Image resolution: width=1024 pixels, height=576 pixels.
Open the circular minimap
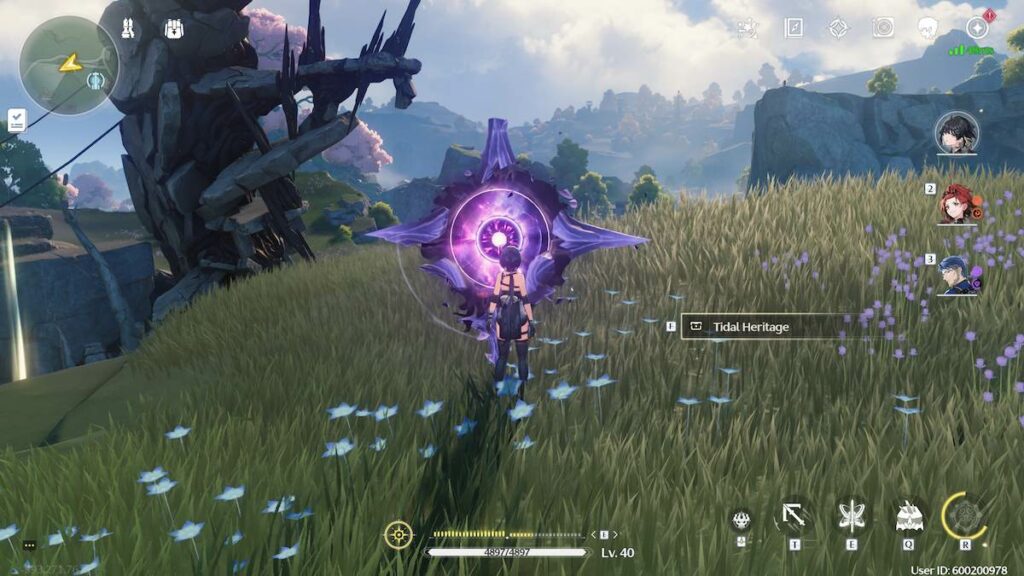[x=68, y=64]
